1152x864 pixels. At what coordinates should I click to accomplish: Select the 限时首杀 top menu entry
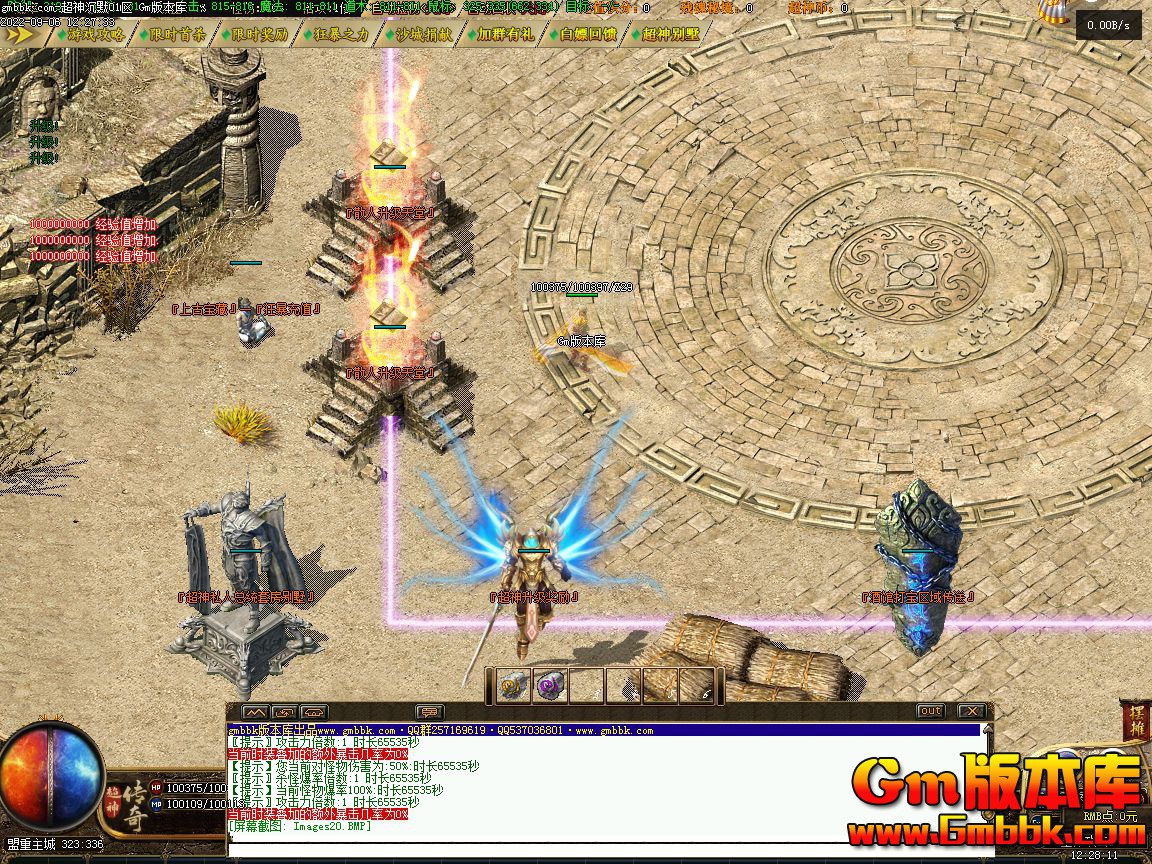(x=175, y=34)
